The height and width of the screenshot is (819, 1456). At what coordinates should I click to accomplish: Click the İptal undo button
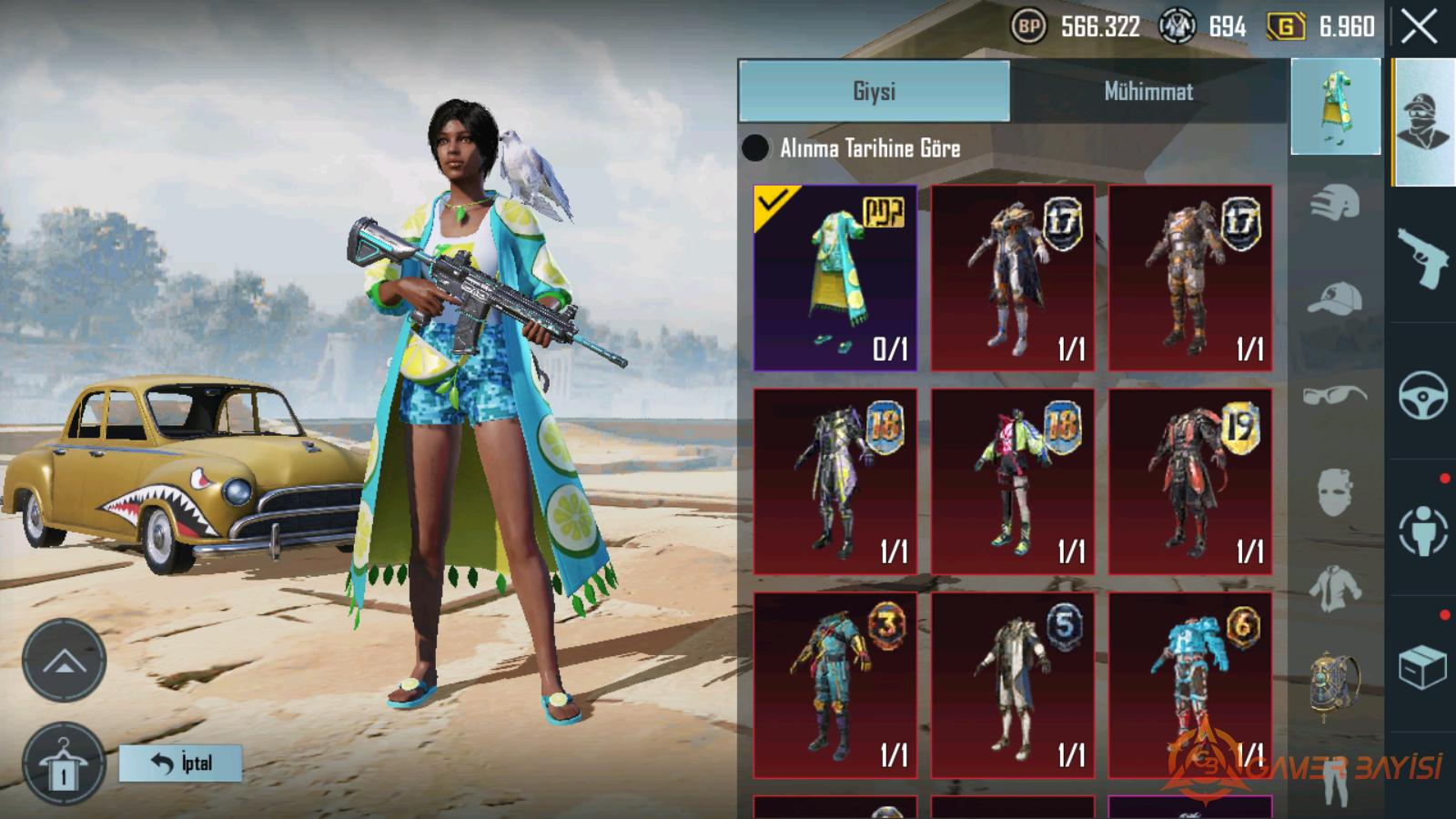(x=180, y=763)
